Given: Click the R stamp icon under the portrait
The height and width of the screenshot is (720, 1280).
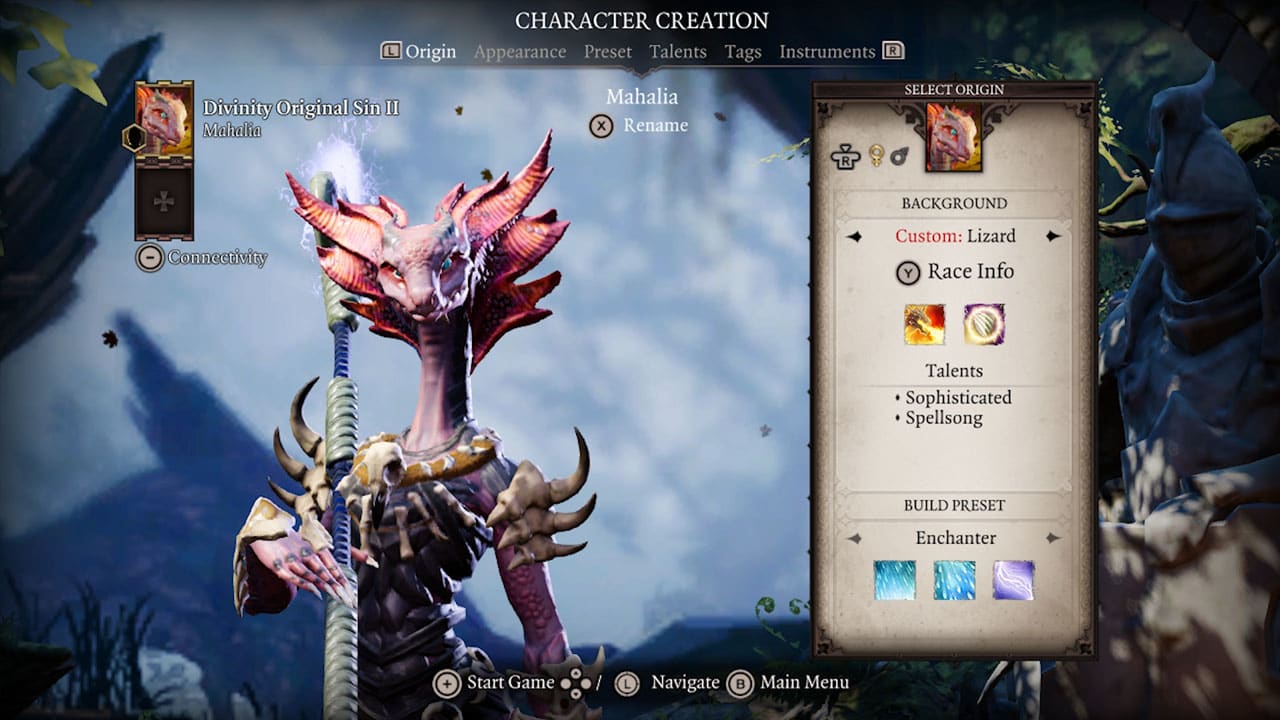Looking at the screenshot, I should 847,157.
